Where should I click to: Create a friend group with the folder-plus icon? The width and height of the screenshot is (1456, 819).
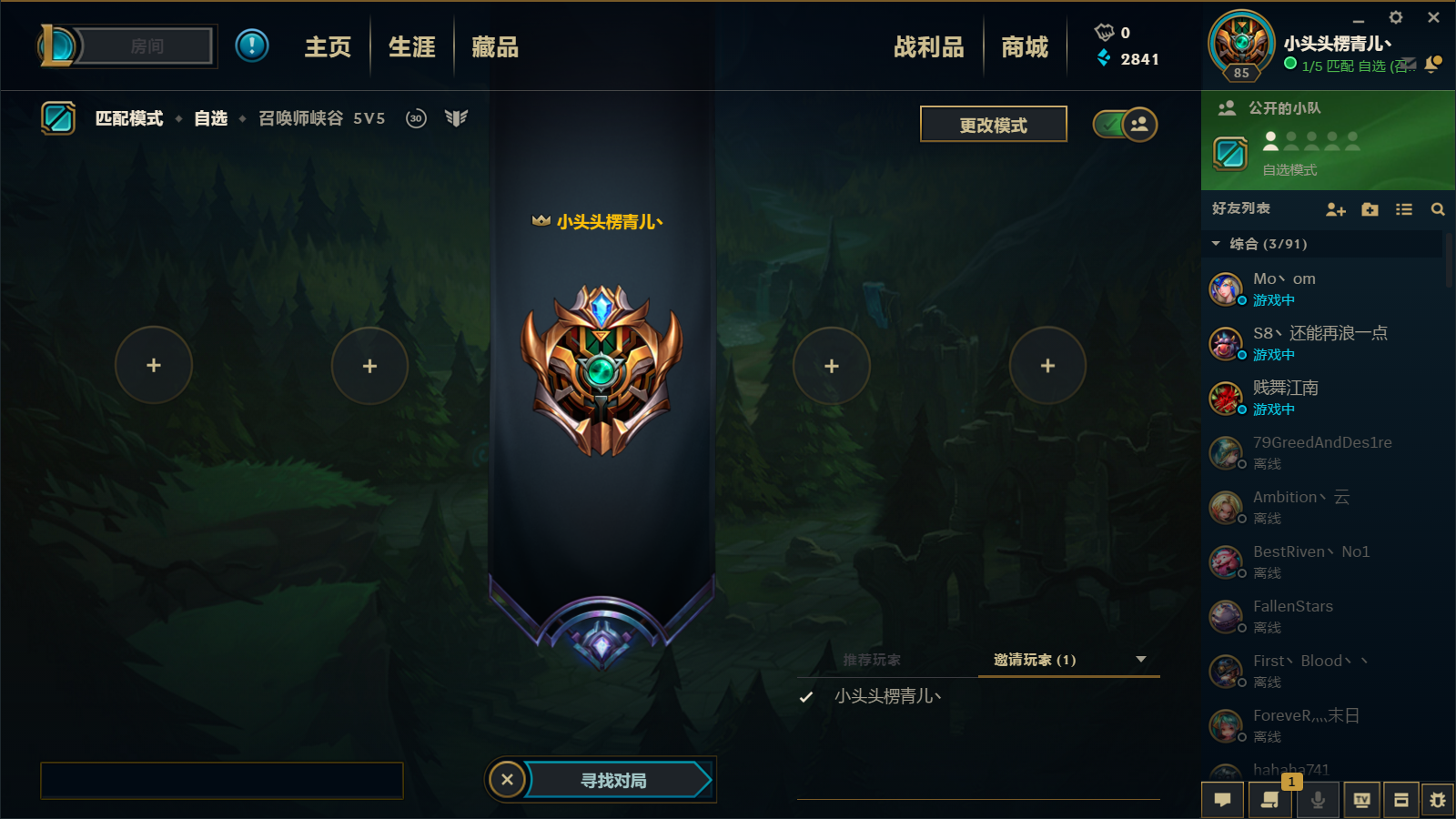pyautogui.click(x=1370, y=208)
